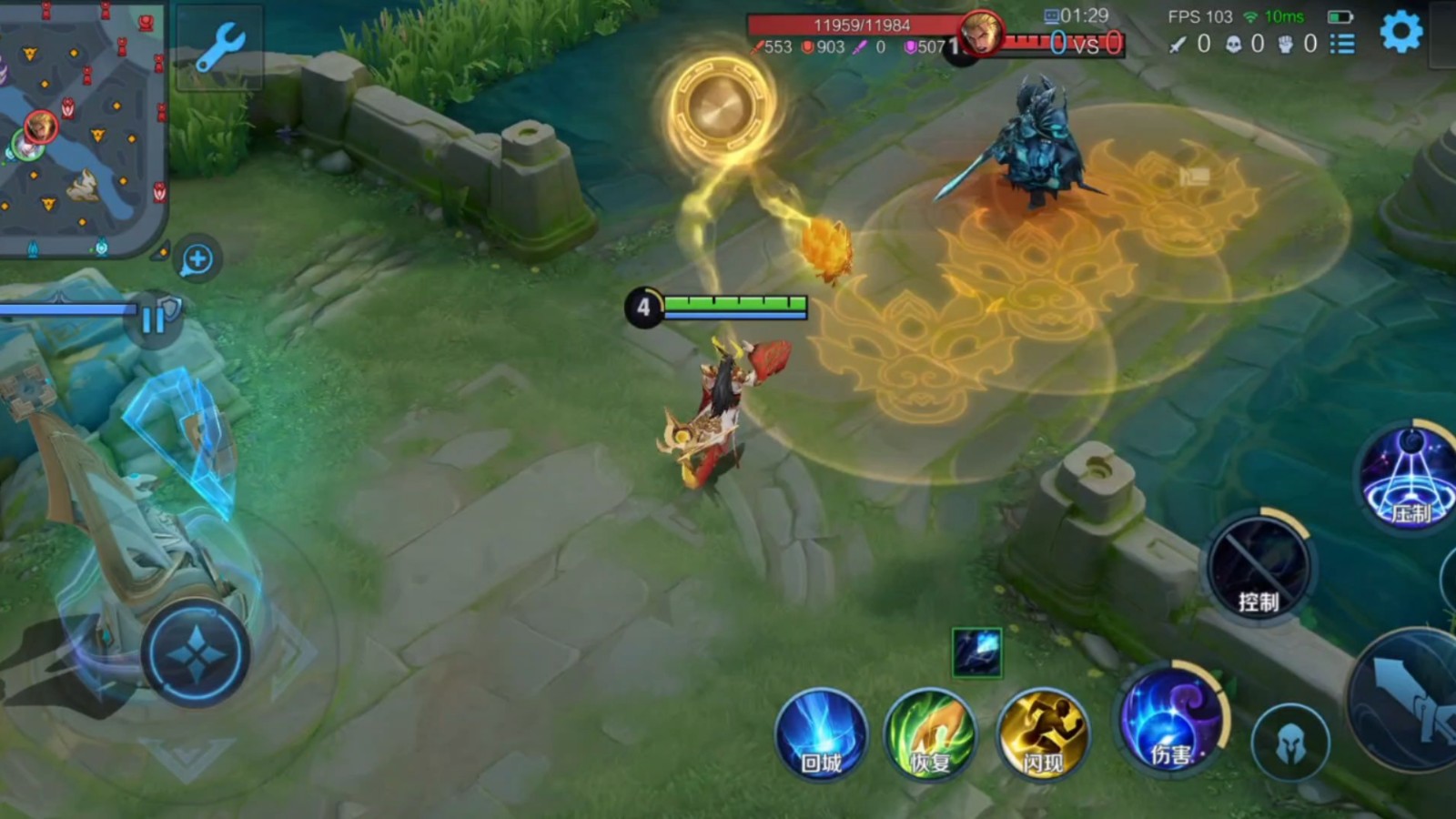The image size is (1456, 819).
Task: Activate the 伤害 damage skill
Action: [1172, 719]
